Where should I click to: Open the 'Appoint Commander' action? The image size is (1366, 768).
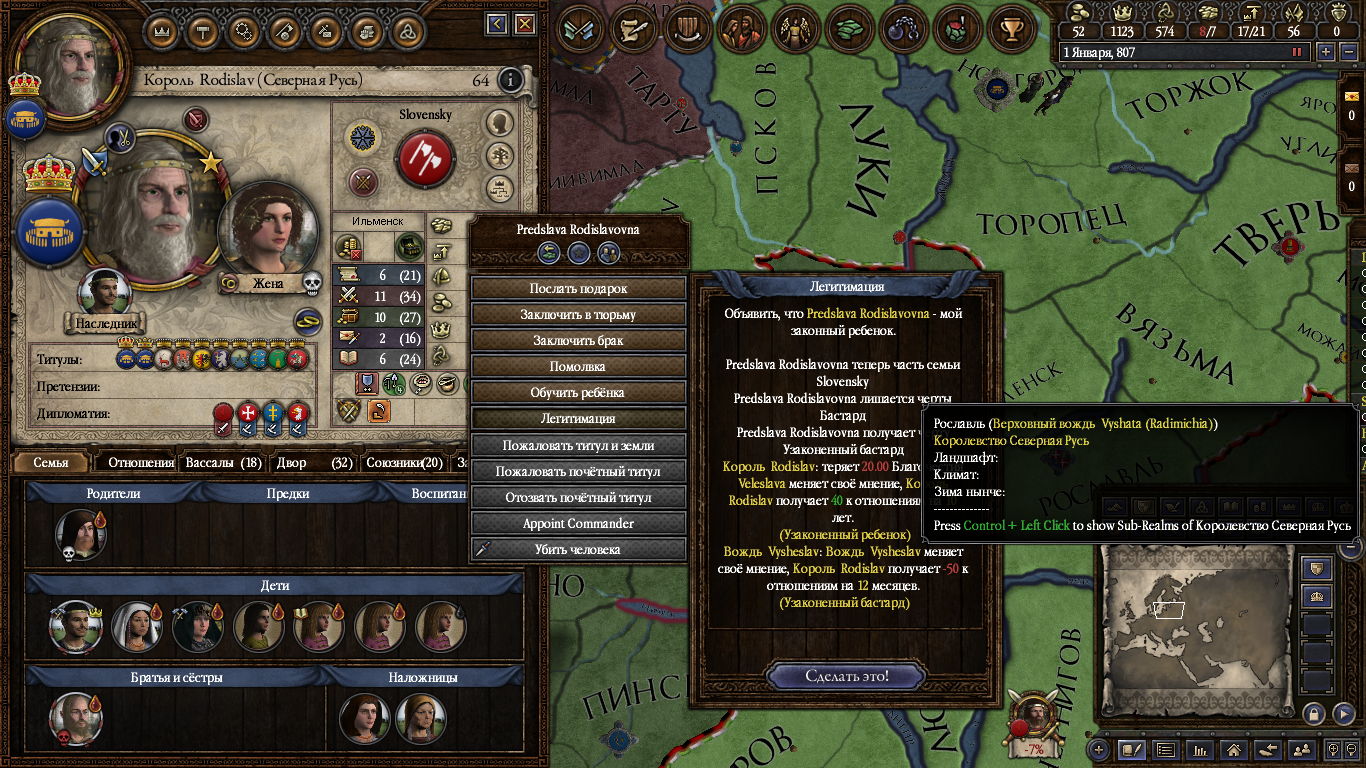578,523
